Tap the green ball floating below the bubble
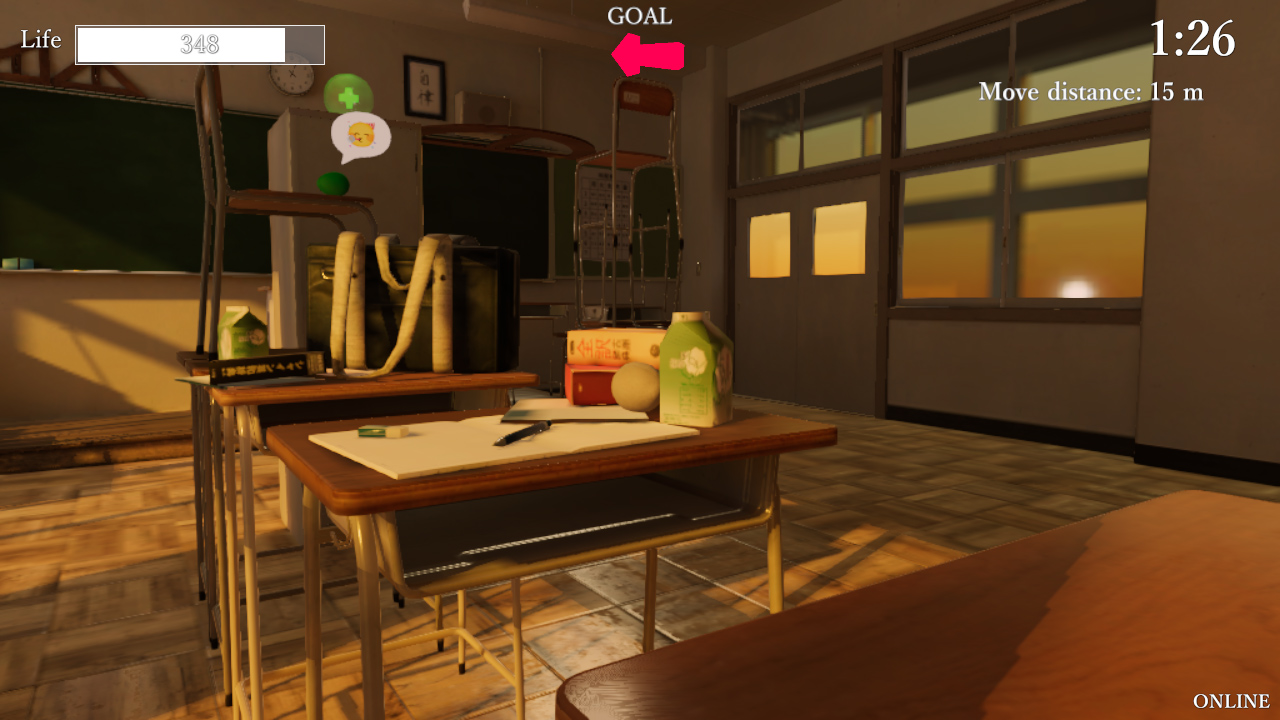This screenshot has width=1280, height=720. coord(335,183)
